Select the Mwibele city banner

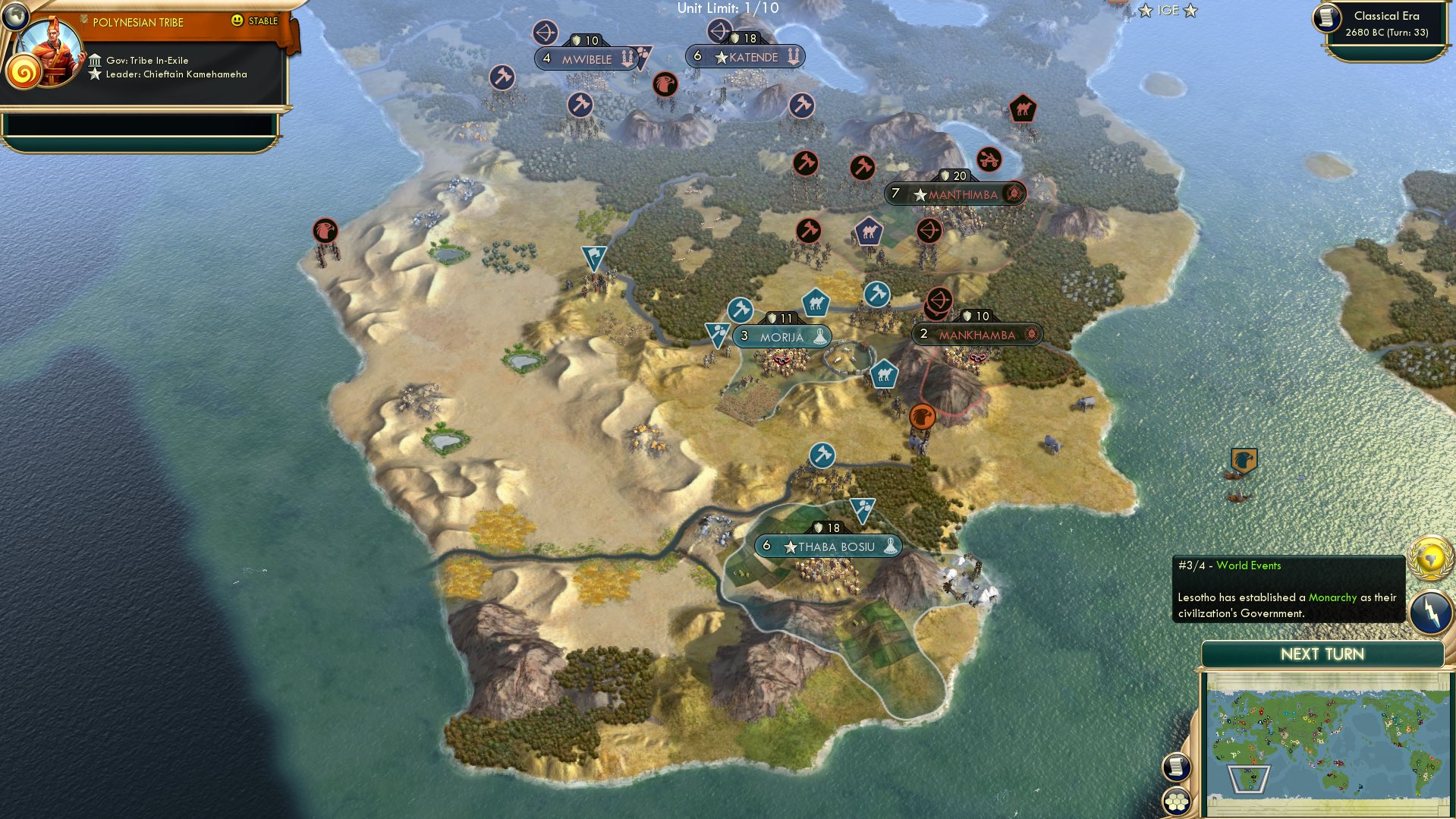click(x=586, y=59)
